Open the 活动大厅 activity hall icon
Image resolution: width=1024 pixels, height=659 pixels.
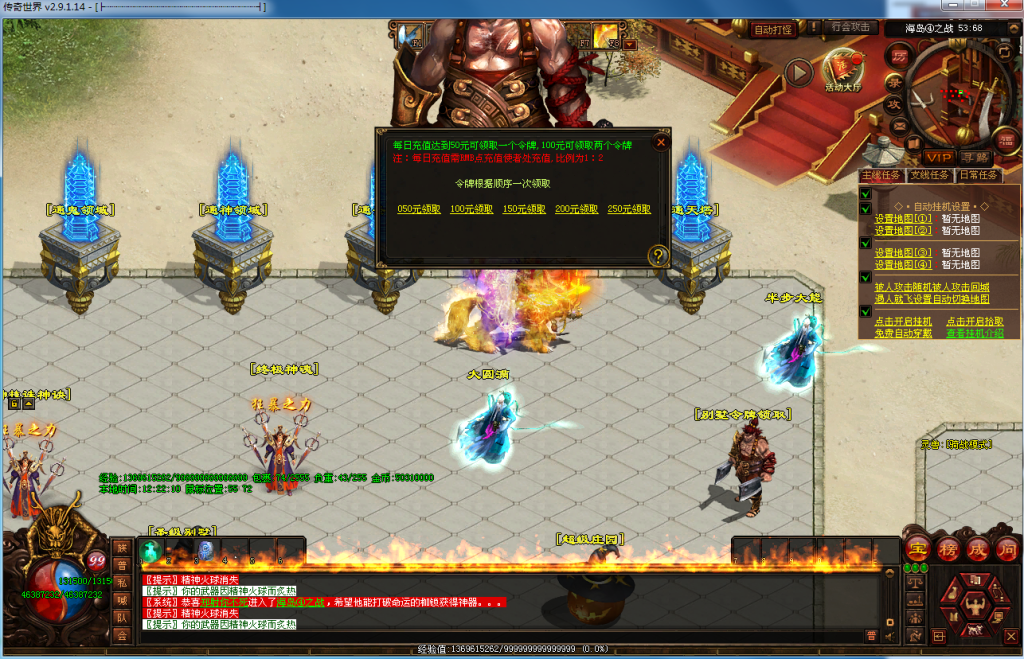pyautogui.click(x=842, y=70)
